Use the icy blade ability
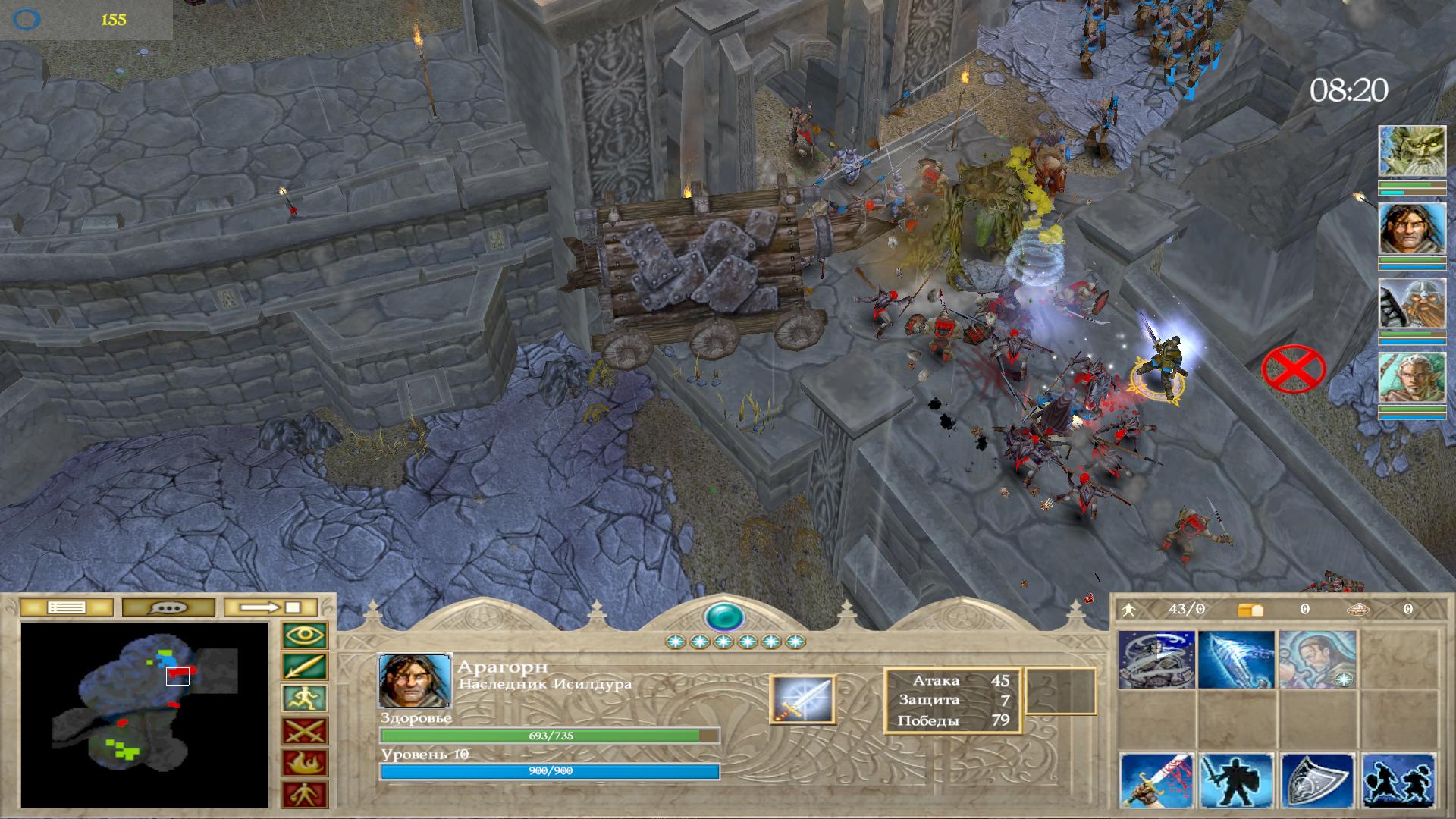1456x819 pixels. pos(1236,660)
